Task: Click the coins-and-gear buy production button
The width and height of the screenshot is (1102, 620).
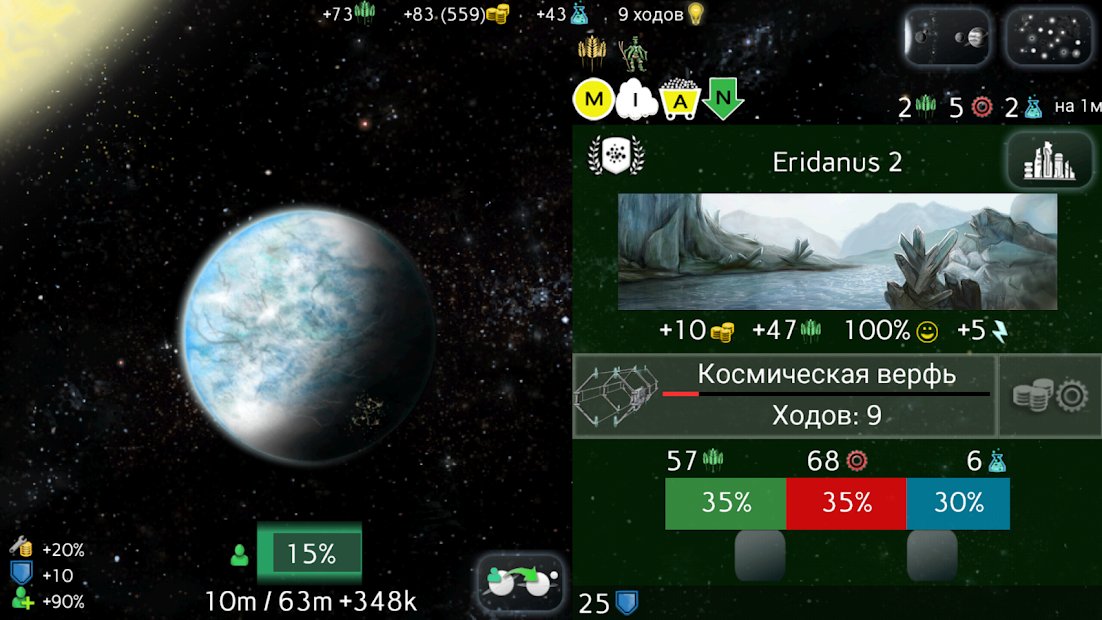Action: [x=1050, y=396]
